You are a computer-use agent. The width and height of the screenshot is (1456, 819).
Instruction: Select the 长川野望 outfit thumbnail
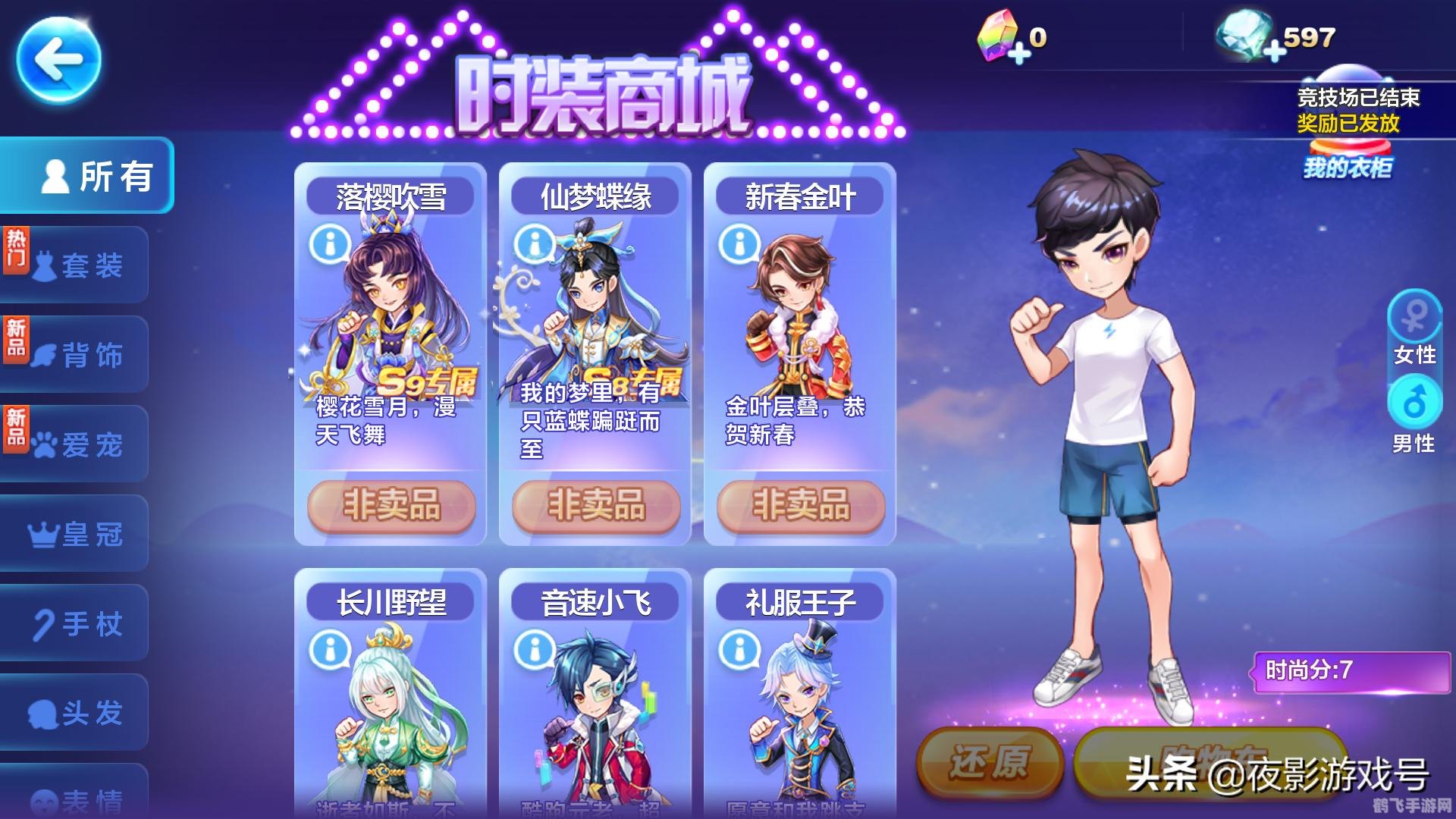388,720
